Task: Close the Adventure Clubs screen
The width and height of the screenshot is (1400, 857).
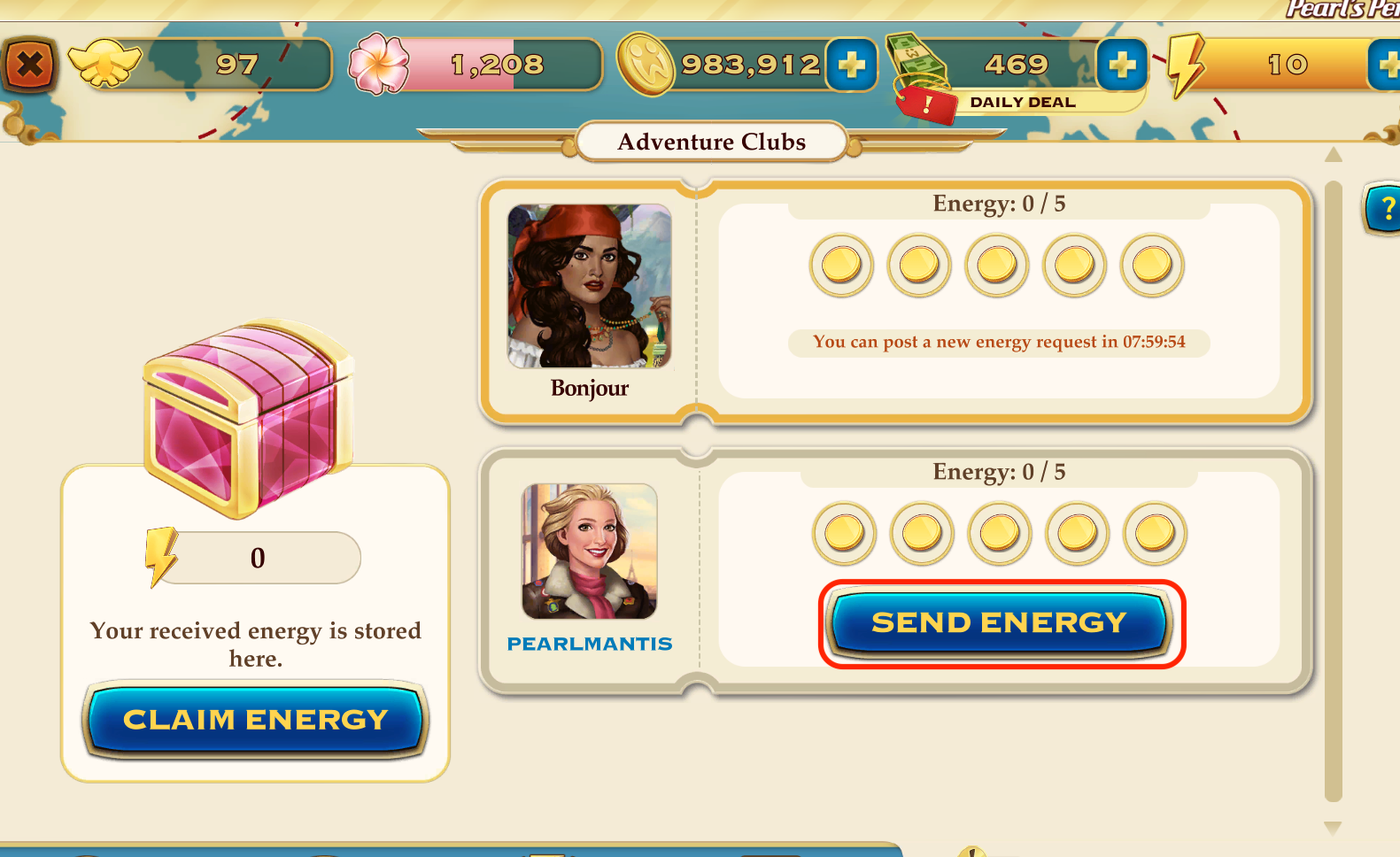Action: pyautogui.click(x=30, y=65)
